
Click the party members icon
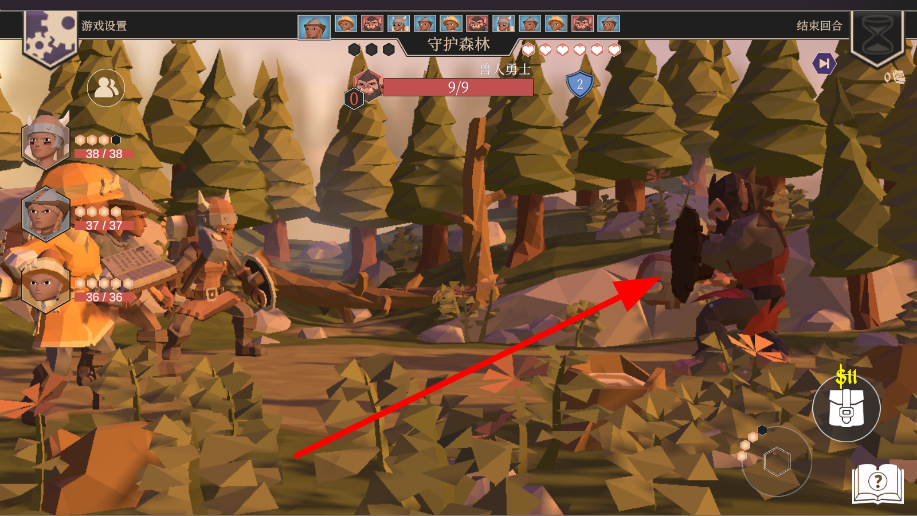[x=105, y=88]
